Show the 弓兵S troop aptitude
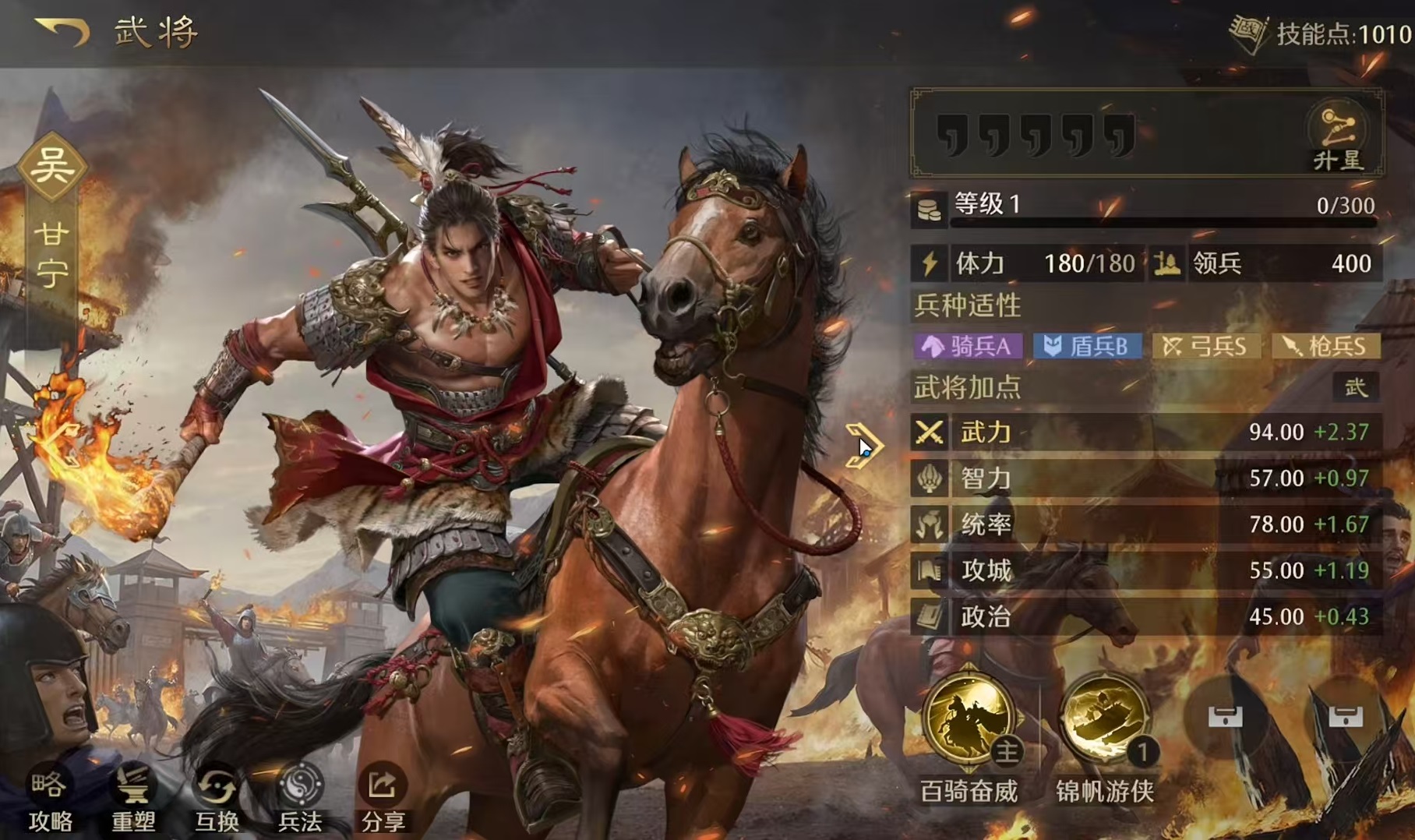Viewport: 1415px width, 840px height. pos(1205,346)
